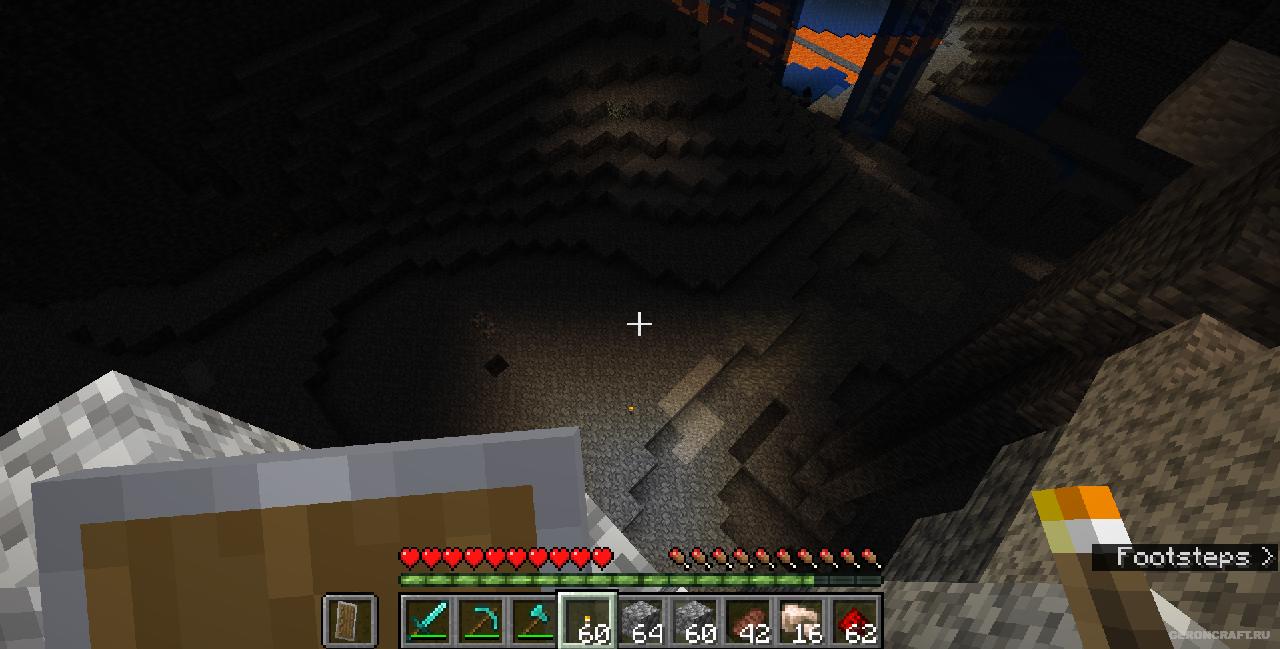Switch to the redstone dust slot
This screenshot has height=649, width=1280.
tap(855, 620)
